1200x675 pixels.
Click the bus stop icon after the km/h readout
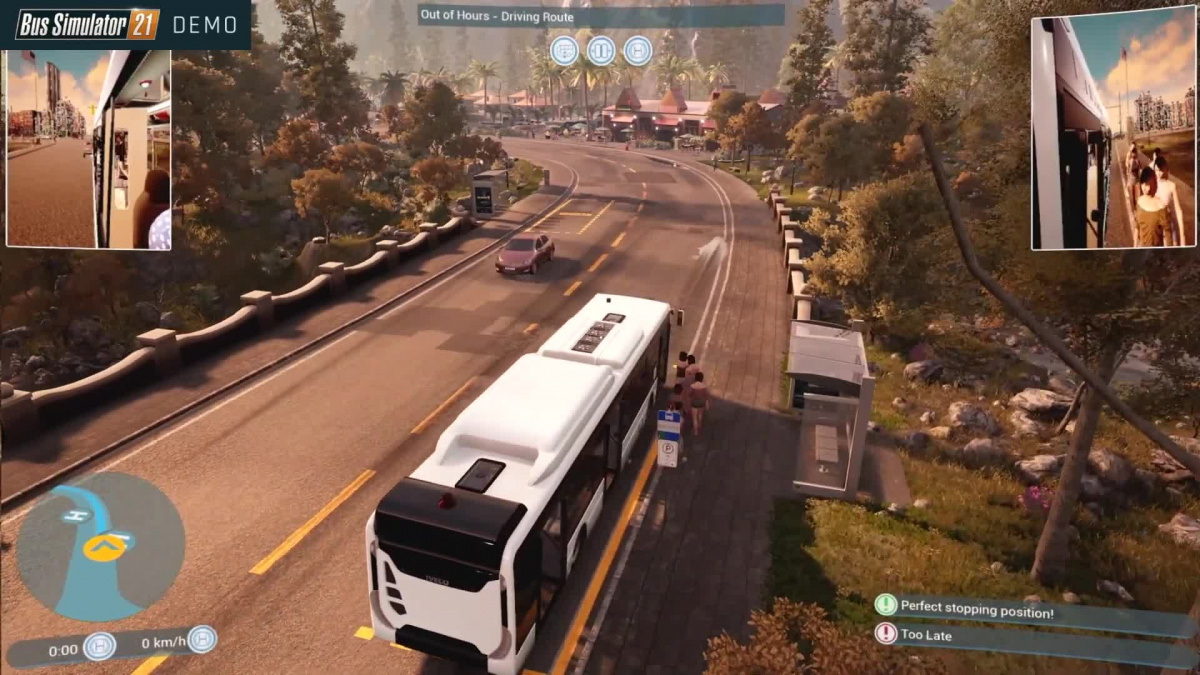coord(202,639)
